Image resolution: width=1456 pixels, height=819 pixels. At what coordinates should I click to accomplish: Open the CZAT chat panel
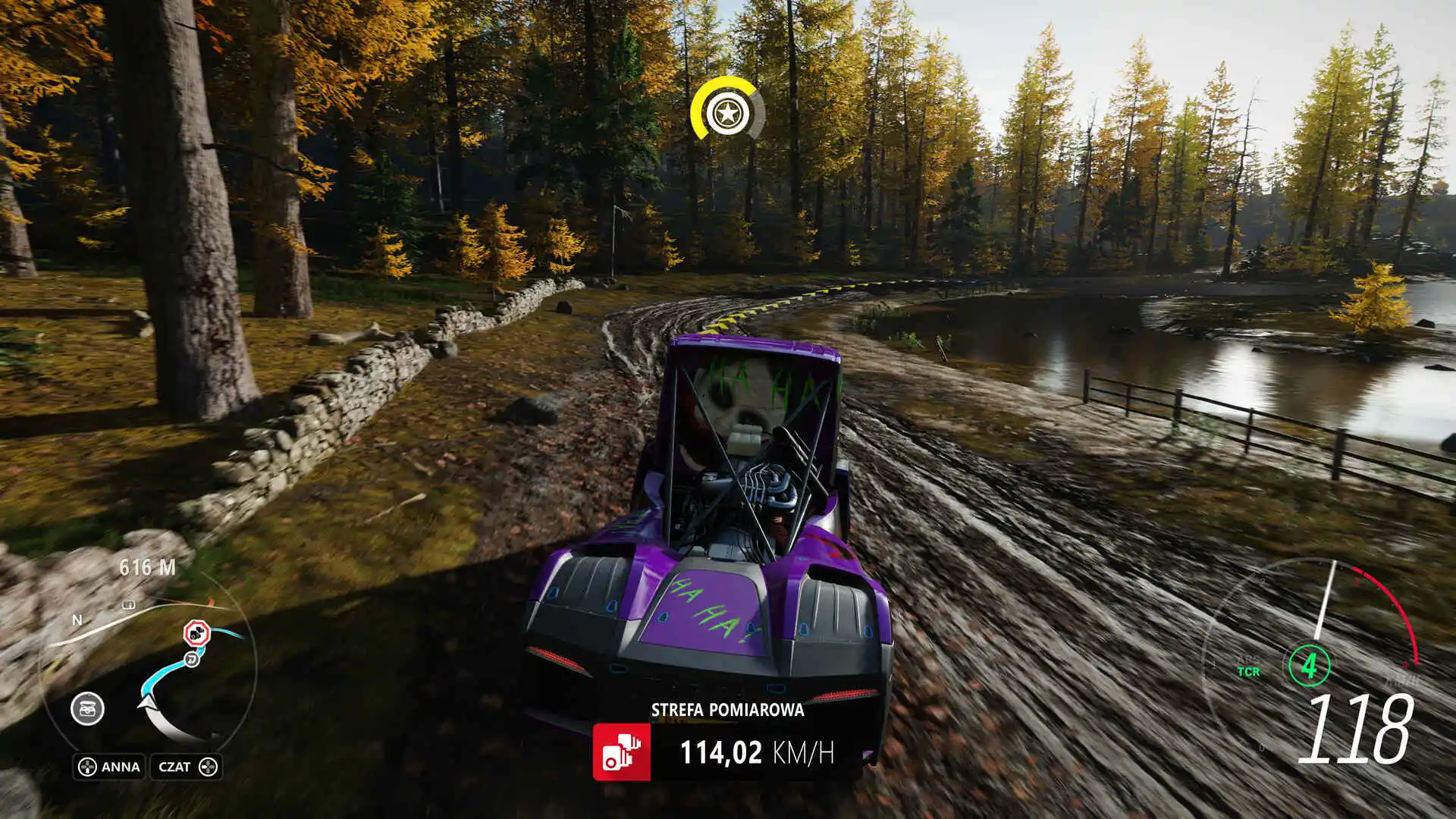(x=177, y=766)
